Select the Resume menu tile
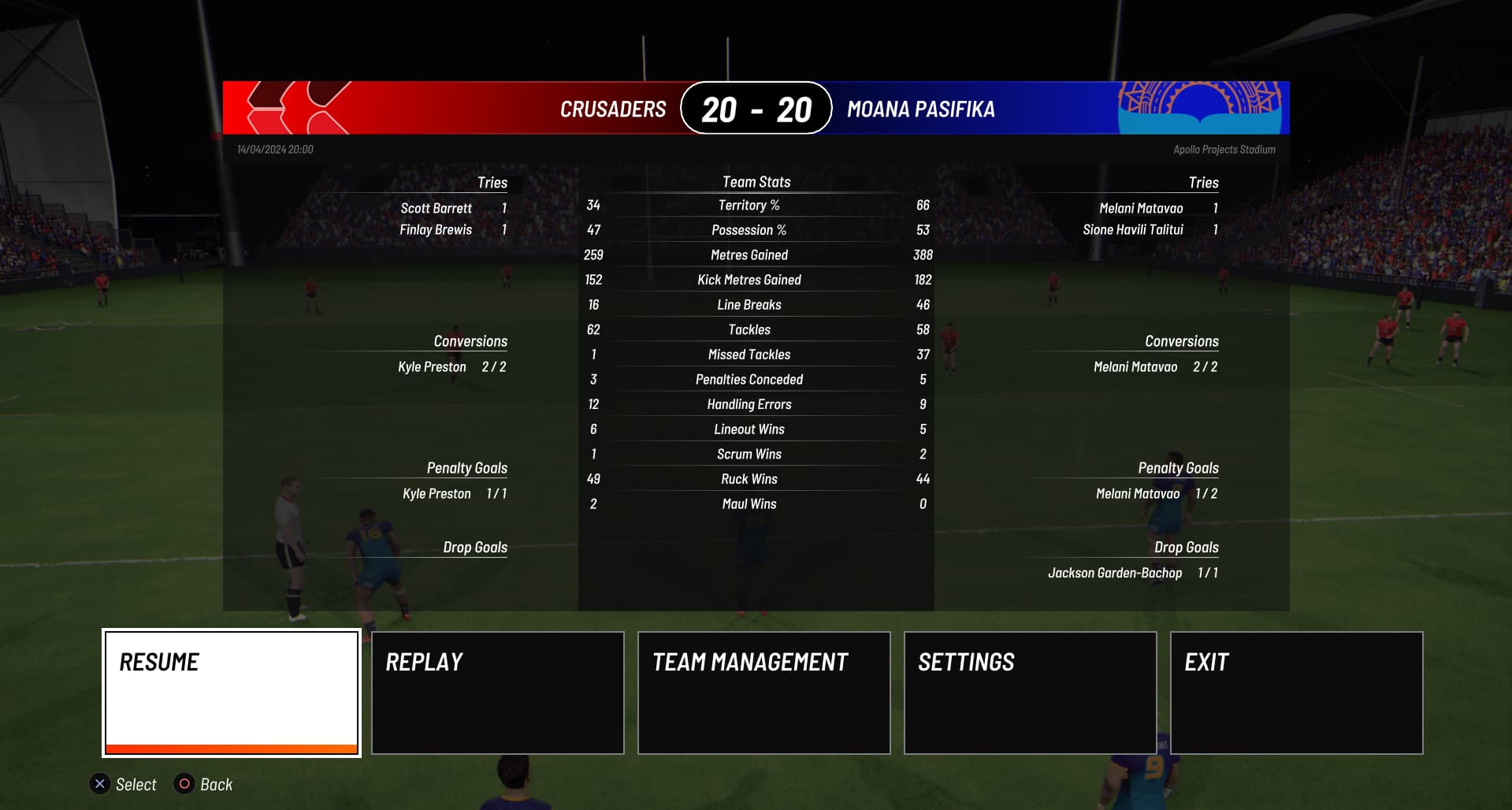The width and height of the screenshot is (1512, 810). pyautogui.click(x=232, y=693)
